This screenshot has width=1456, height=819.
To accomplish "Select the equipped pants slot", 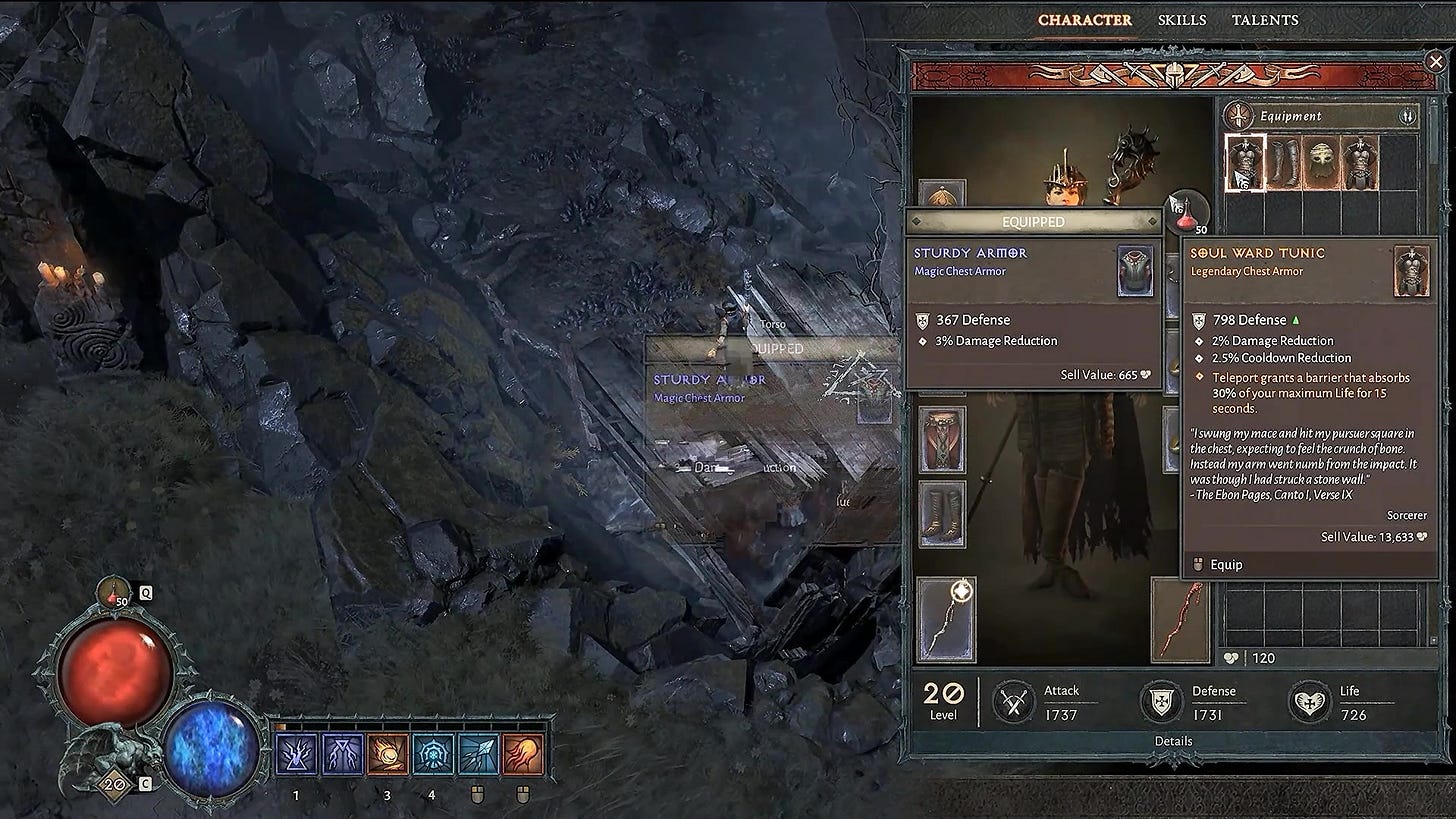I will click(942, 439).
